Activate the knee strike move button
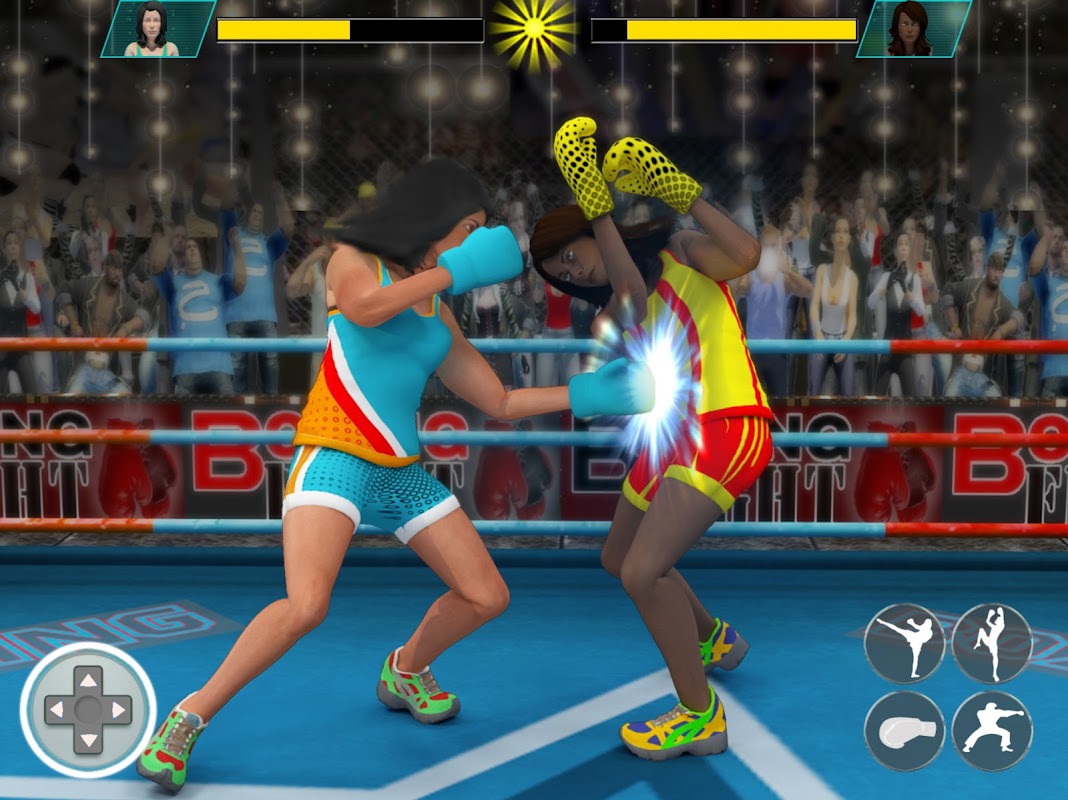Image resolution: width=1068 pixels, height=800 pixels. [x=991, y=643]
